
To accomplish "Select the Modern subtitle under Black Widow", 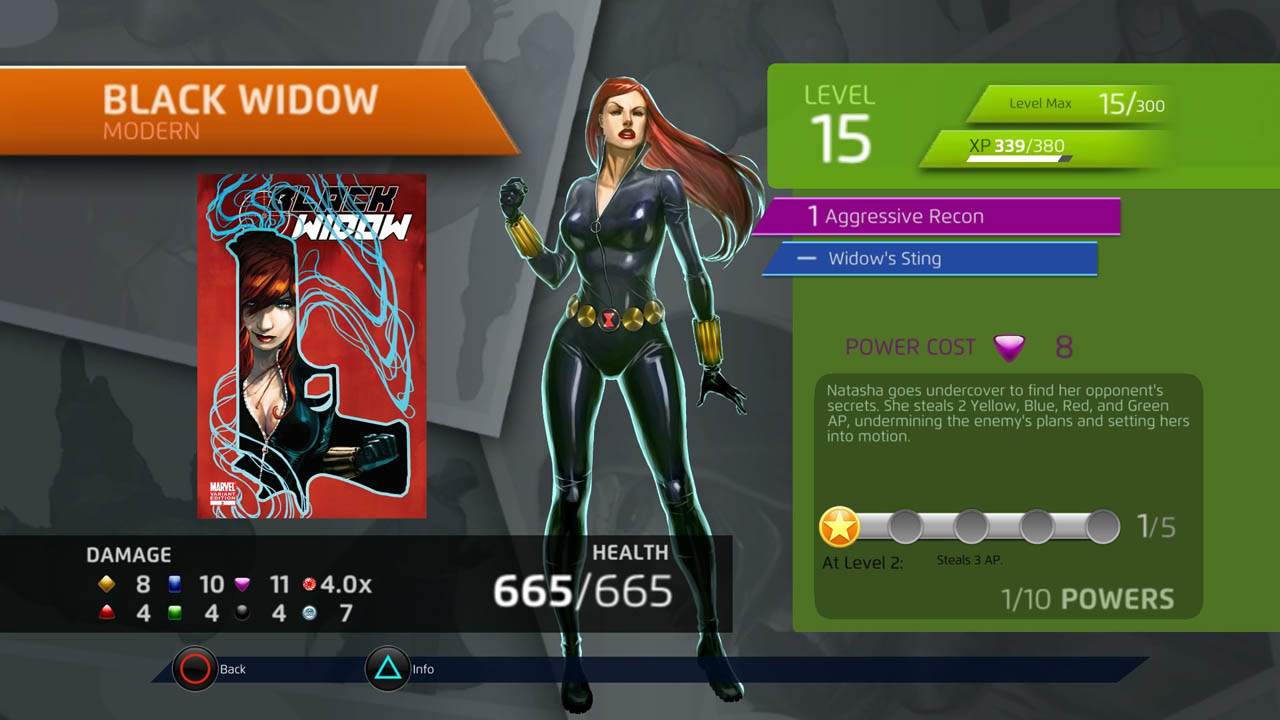I will pyautogui.click(x=150, y=128).
